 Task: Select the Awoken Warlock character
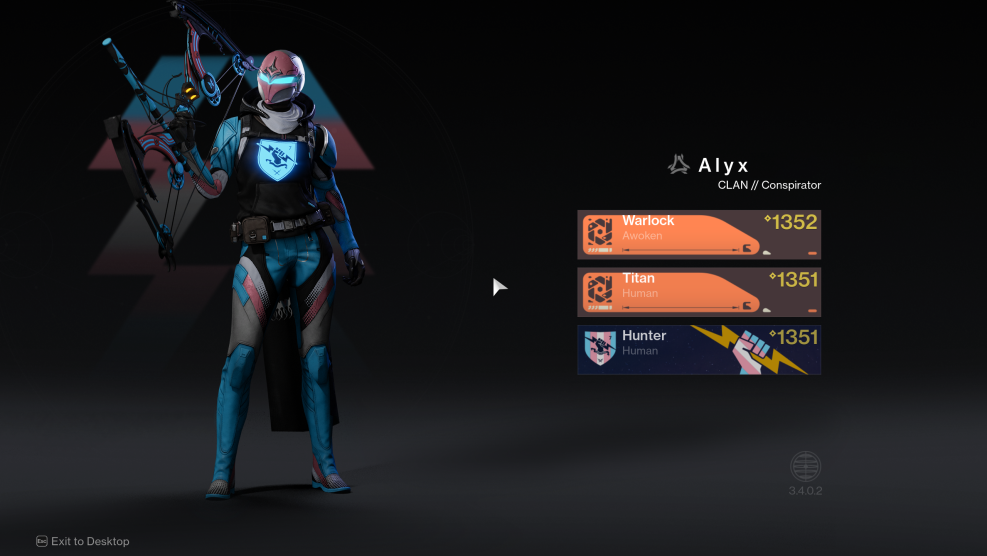(x=698, y=235)
